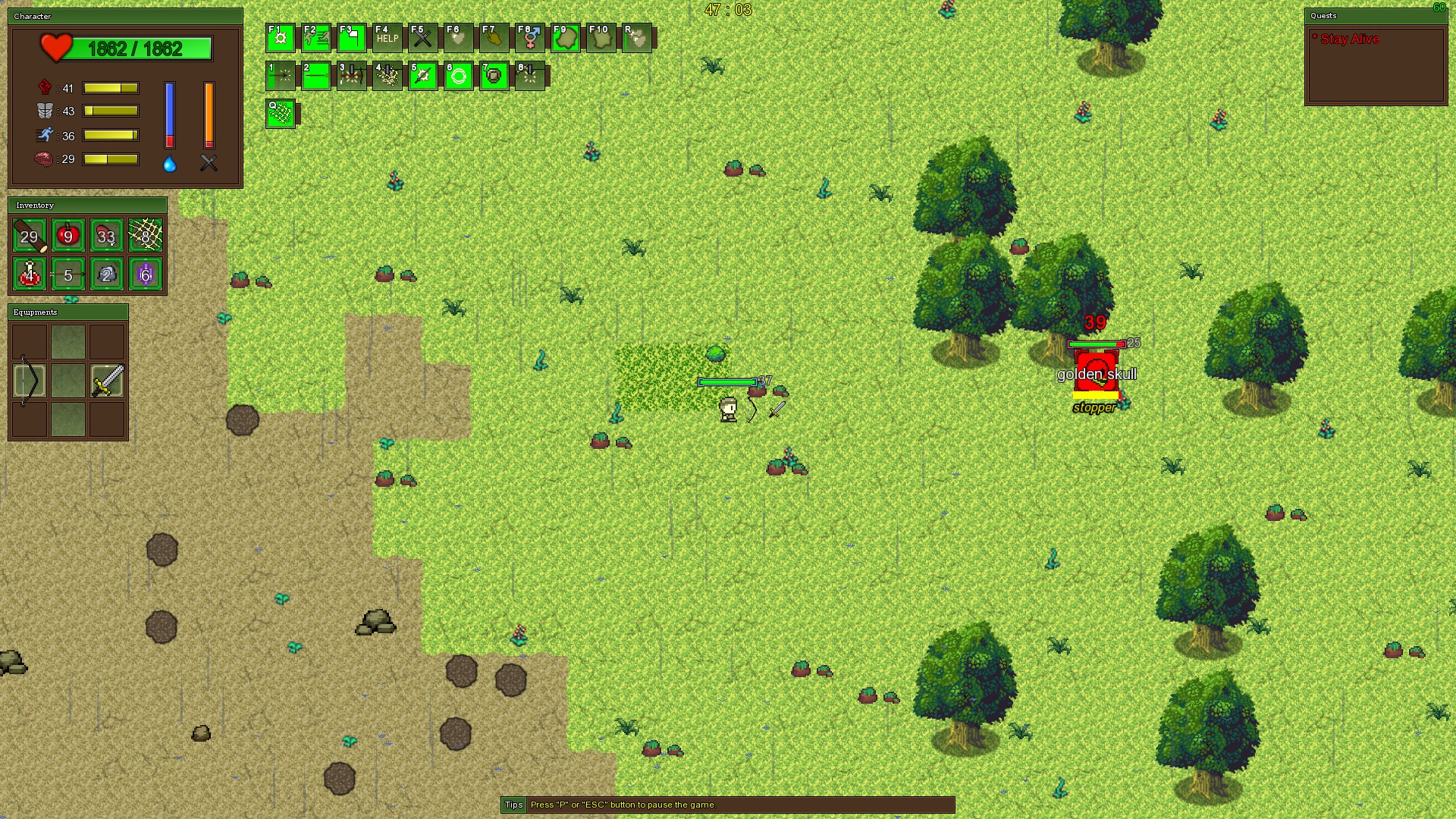Expand the Quests panel header
This screenshot has width=1456, height=819.
click(1375, 16)
